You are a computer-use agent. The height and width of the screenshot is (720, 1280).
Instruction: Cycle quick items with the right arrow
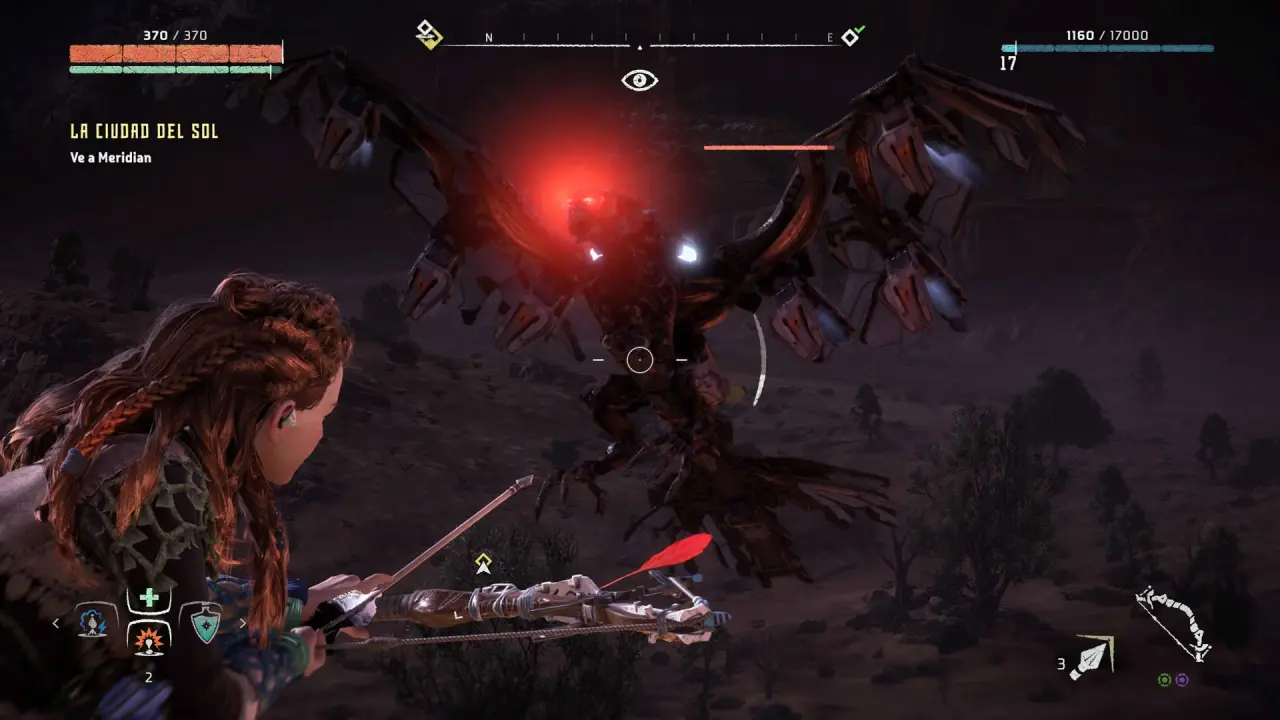pos(242,624)
